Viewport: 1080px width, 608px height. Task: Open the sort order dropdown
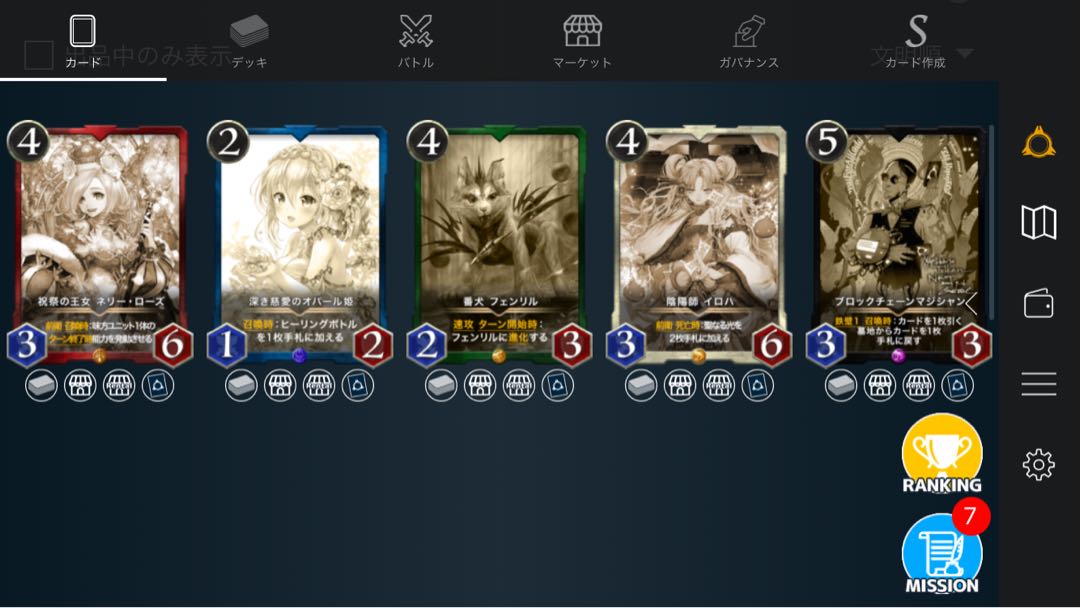coord(964,53)
